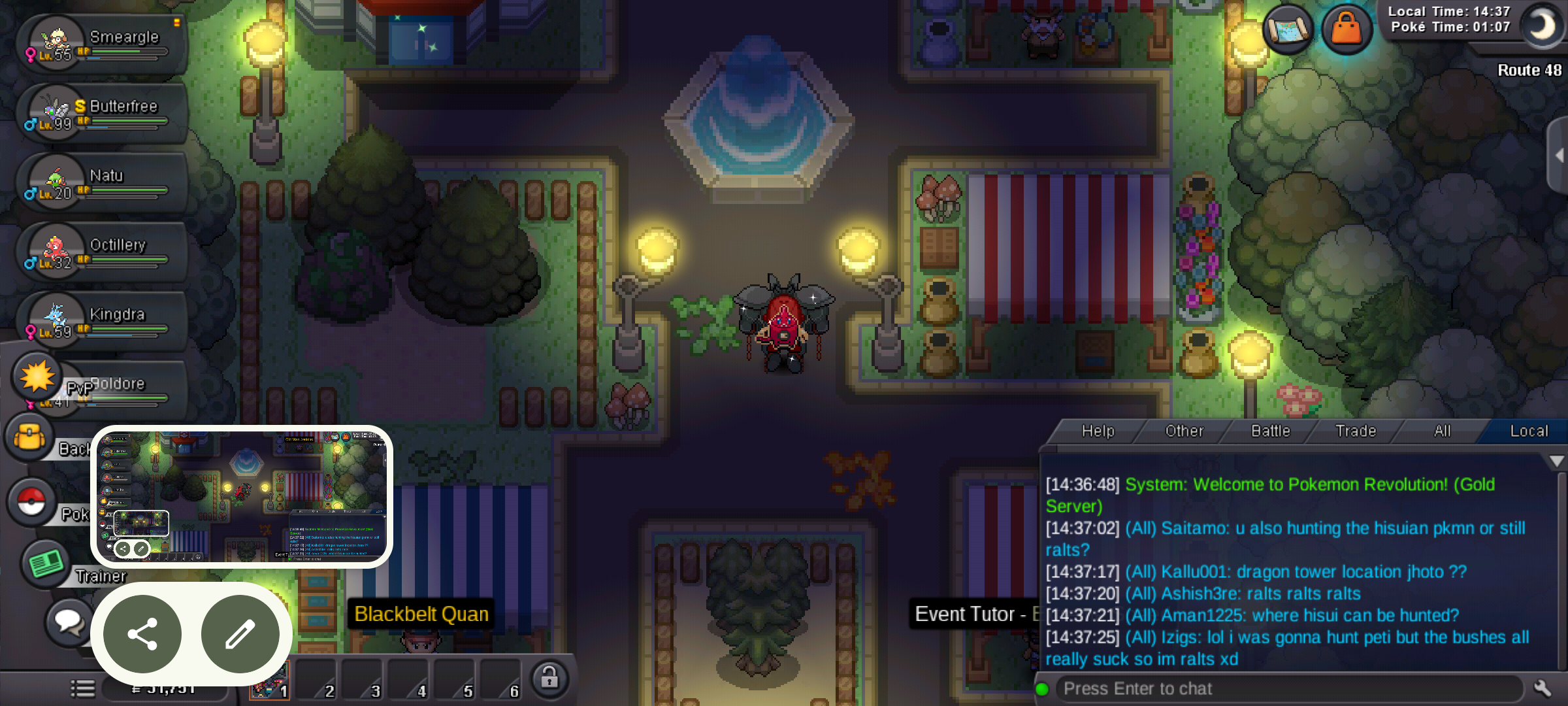This screenshot has height=706, width=1568.
Task: Share the screenshot via share button
Action: coord(142,634)
